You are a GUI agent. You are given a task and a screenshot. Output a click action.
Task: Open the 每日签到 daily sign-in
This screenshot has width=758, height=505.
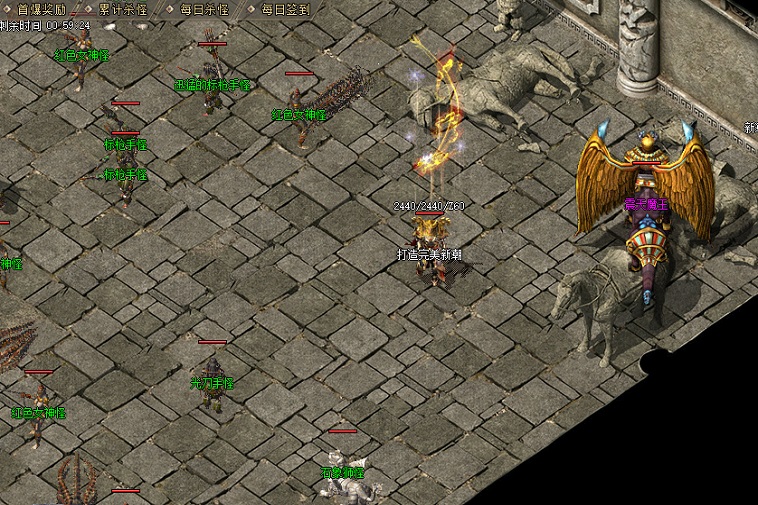pos(285,9)
